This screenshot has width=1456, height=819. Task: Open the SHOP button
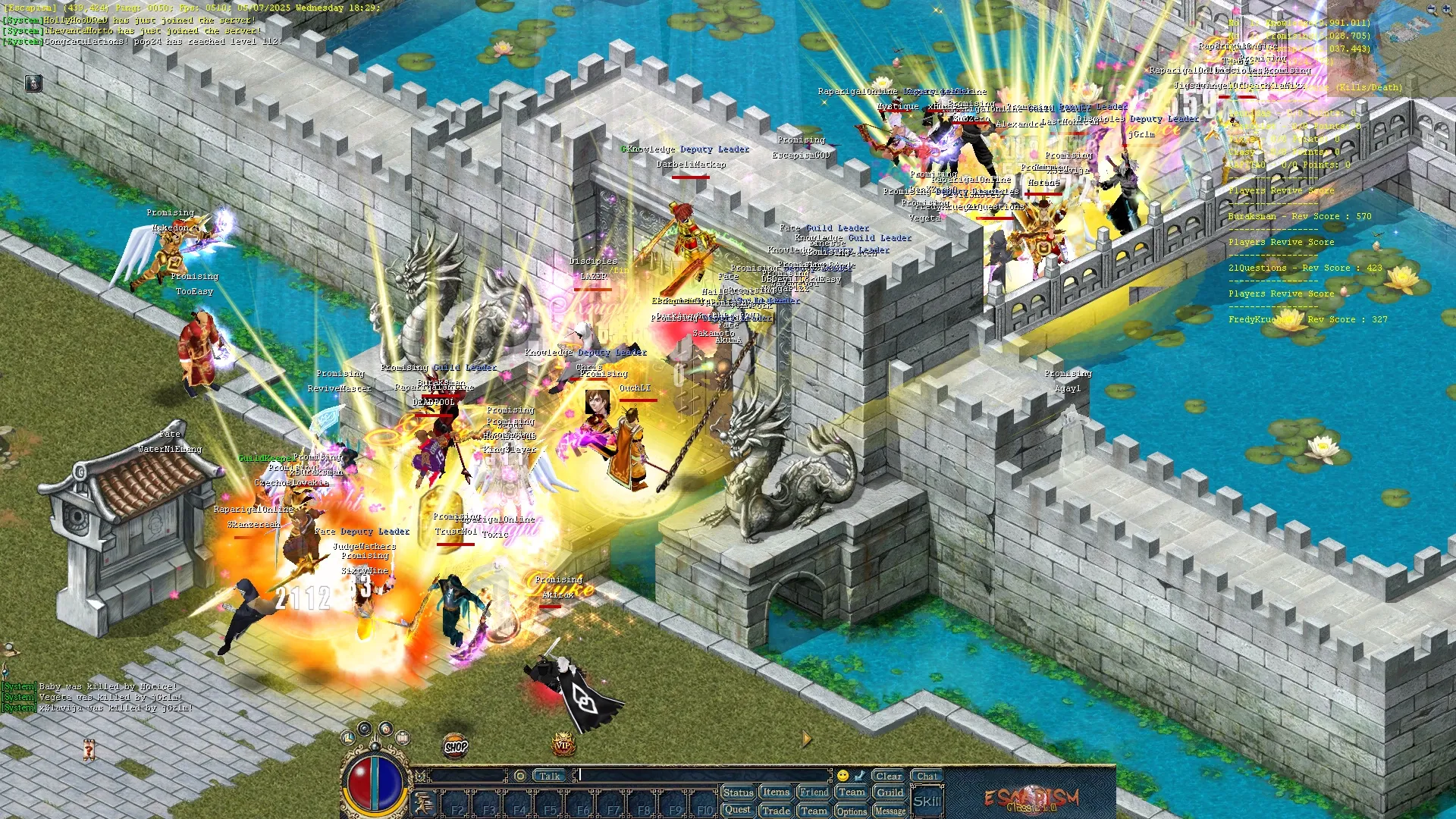click(x=456, y=747)
